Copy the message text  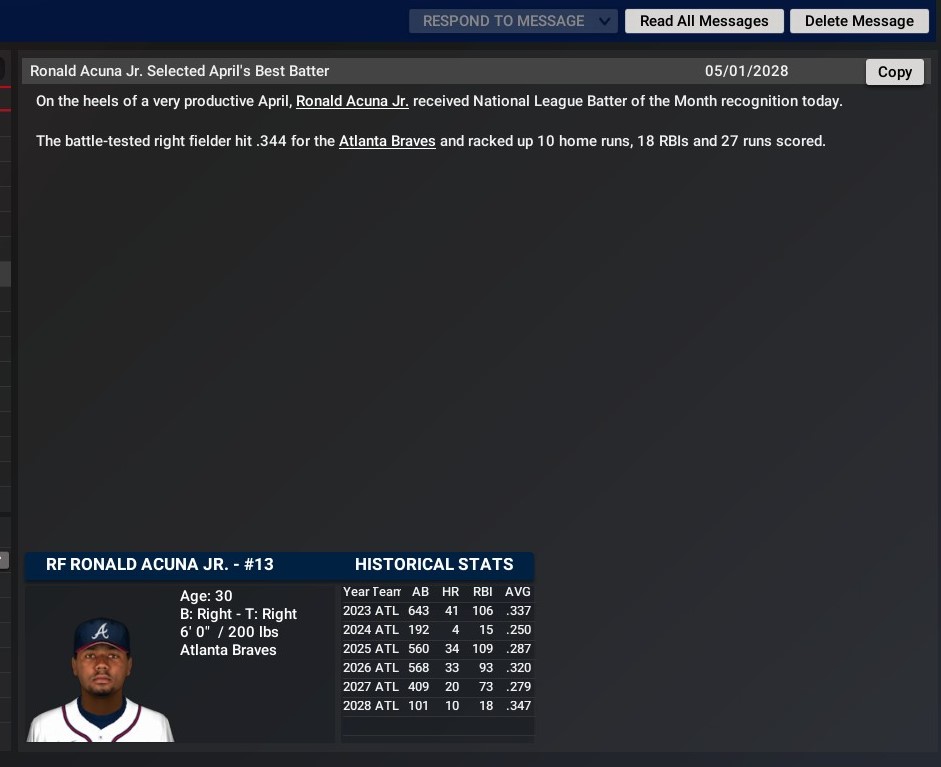pos(894,72)
